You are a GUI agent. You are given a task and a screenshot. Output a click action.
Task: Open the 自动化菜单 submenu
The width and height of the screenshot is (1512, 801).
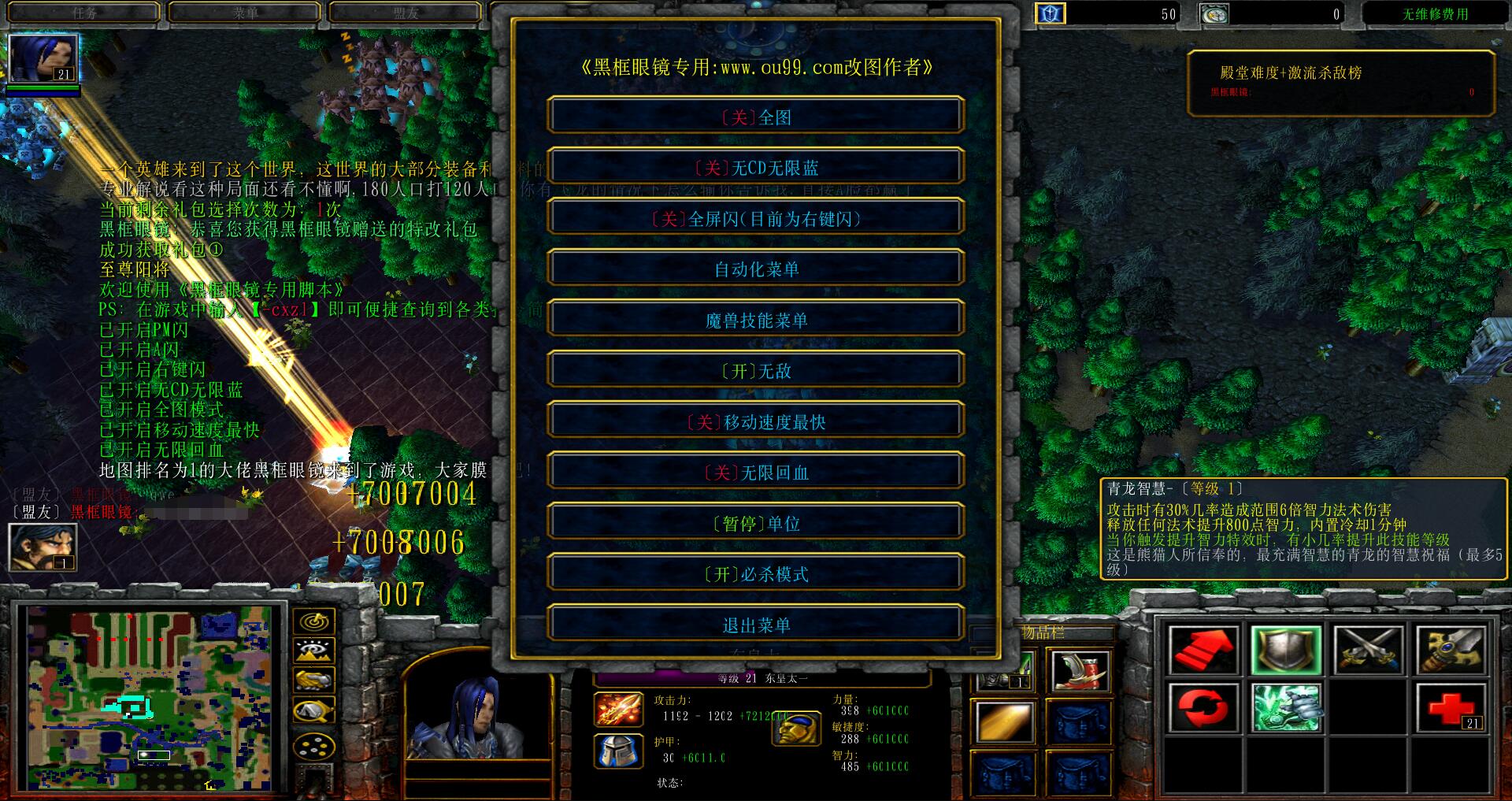point(756,268)
